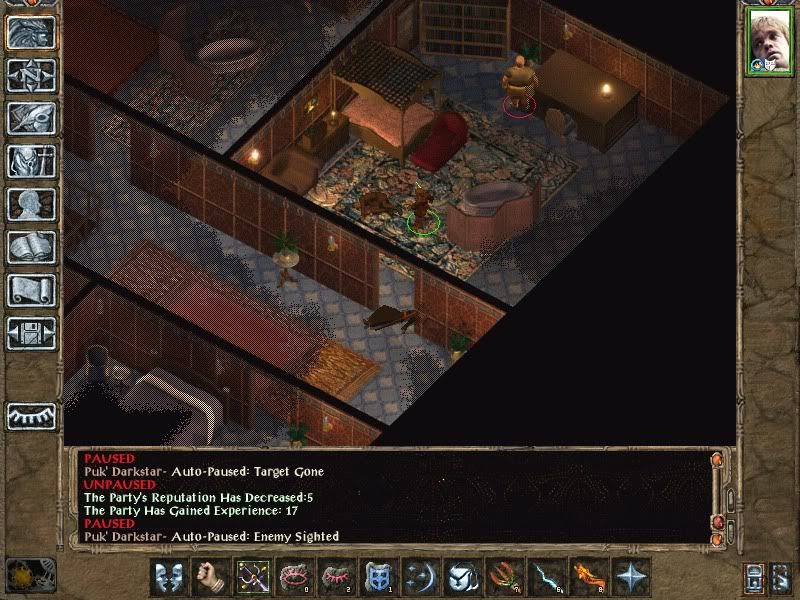Click the closed-eye rest button
Image resolution: width=800 pixels, height=600 pixels.
tap(31, 416)
